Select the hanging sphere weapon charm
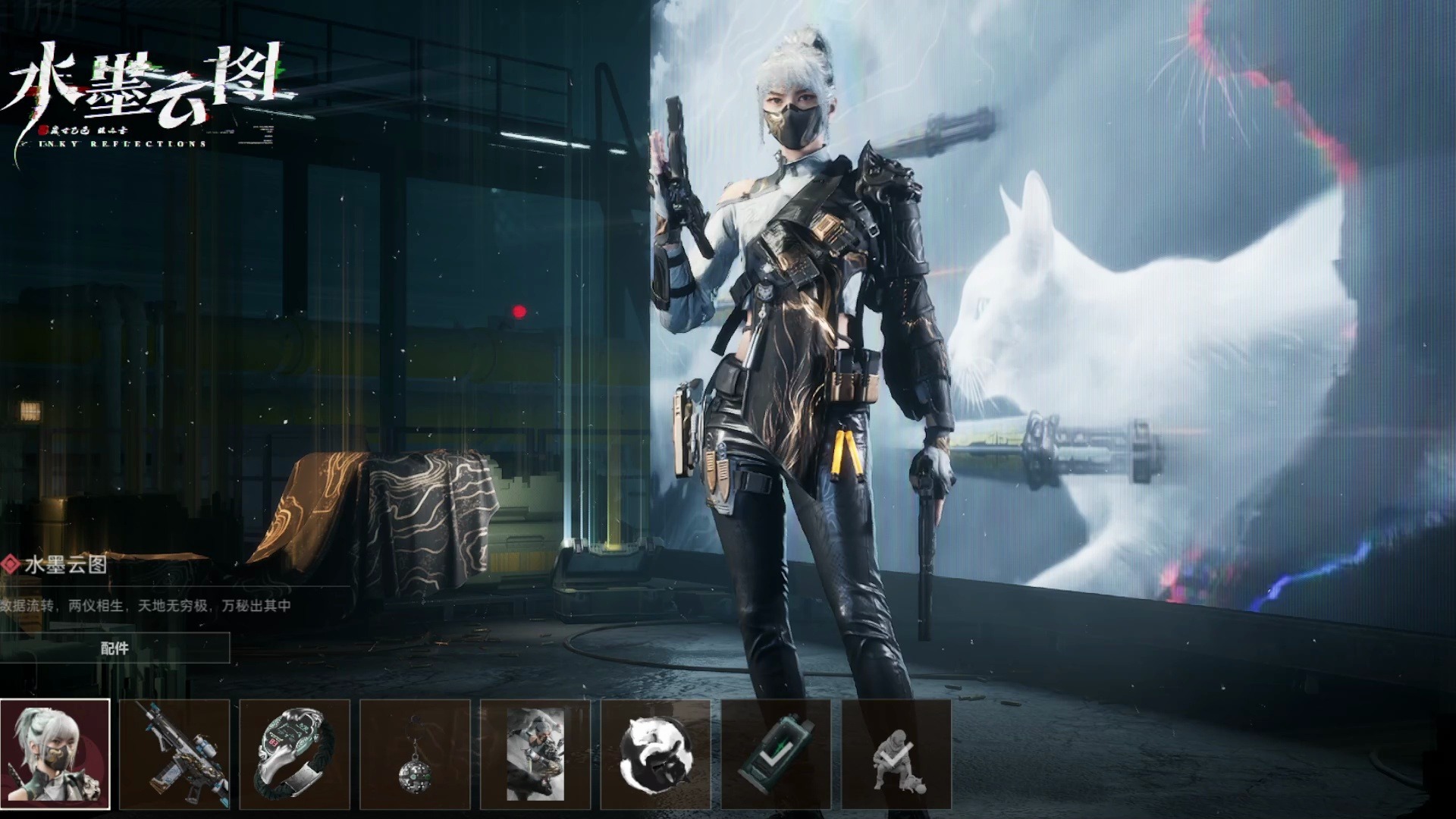The width and height of the screenshot is (1456, 819). click(415, 755)
